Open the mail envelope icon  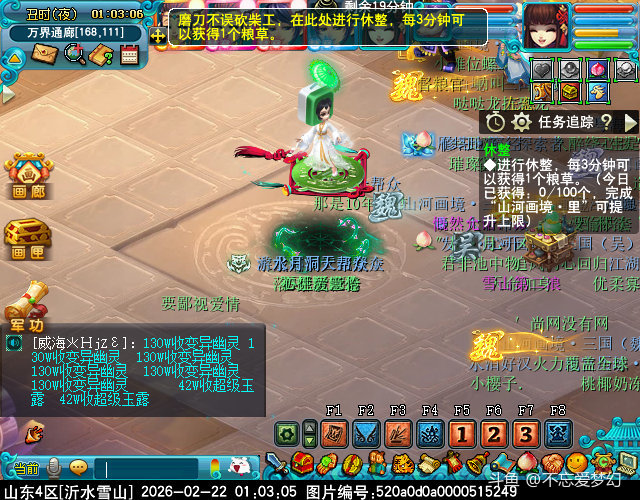(x=44, y=54)
